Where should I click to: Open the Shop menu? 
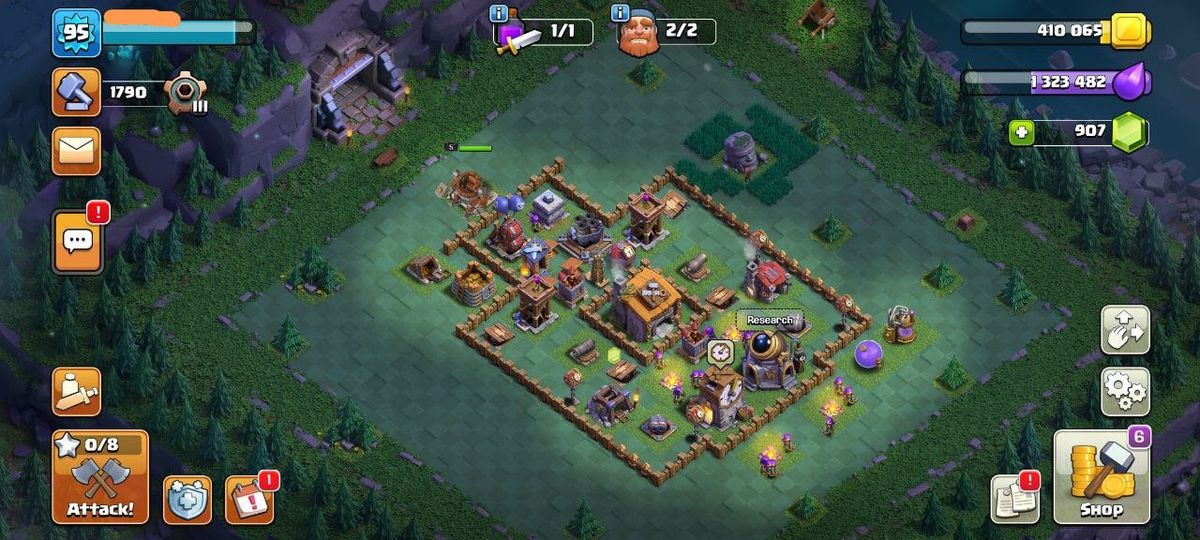pos(1101,477)
